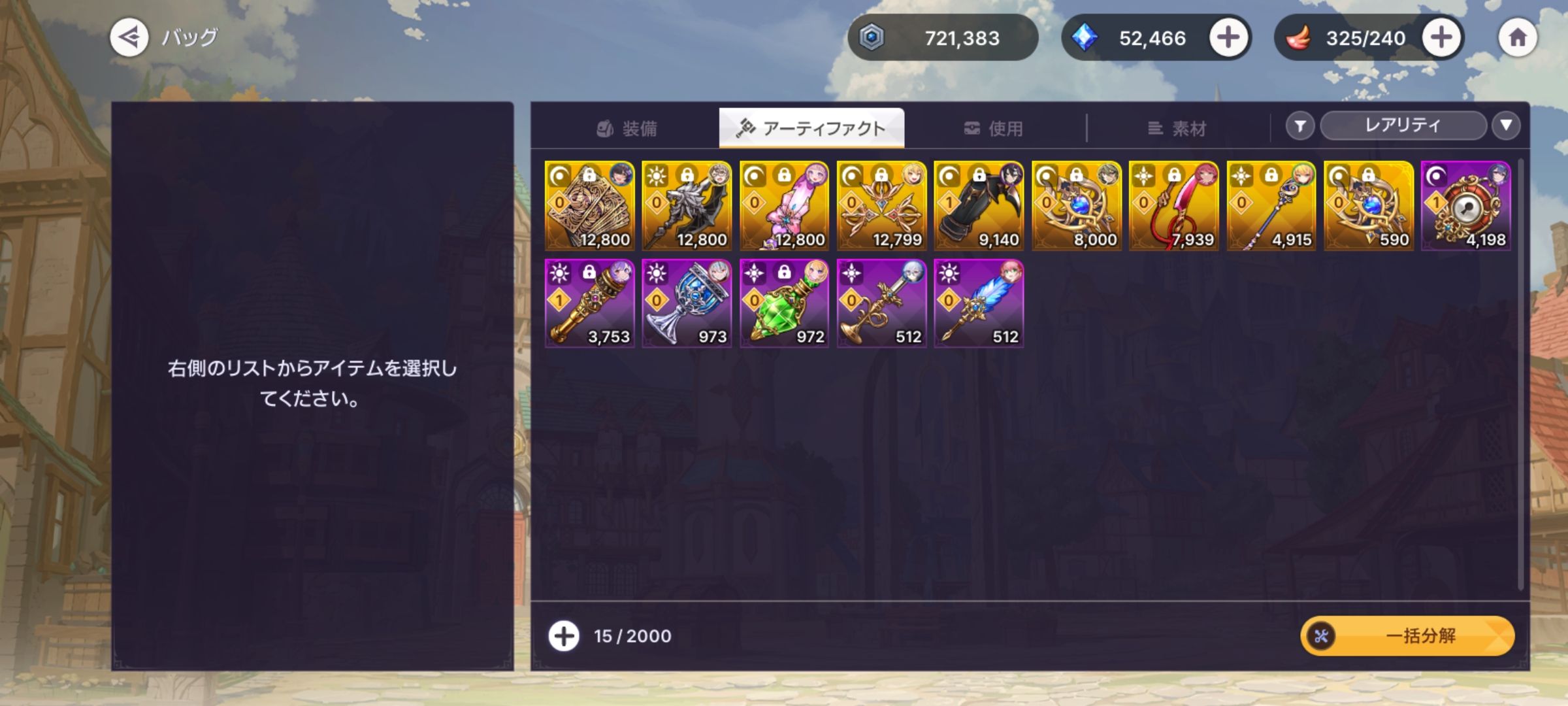The width and height of the screenshot is (1568, 706).
Task: Open the レアリティ sort dropdown
Action: [1403, 126]
